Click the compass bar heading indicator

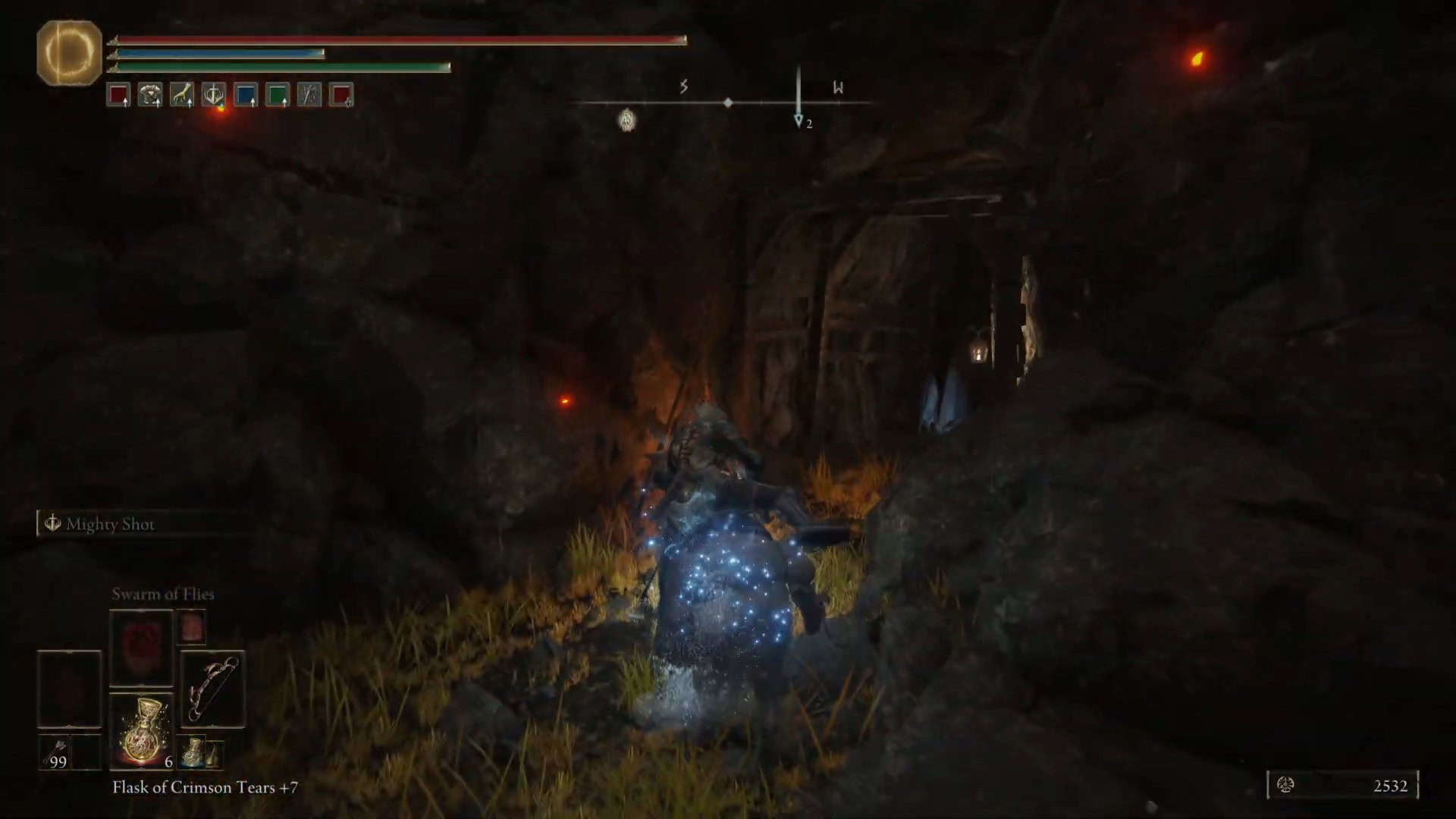728,102
